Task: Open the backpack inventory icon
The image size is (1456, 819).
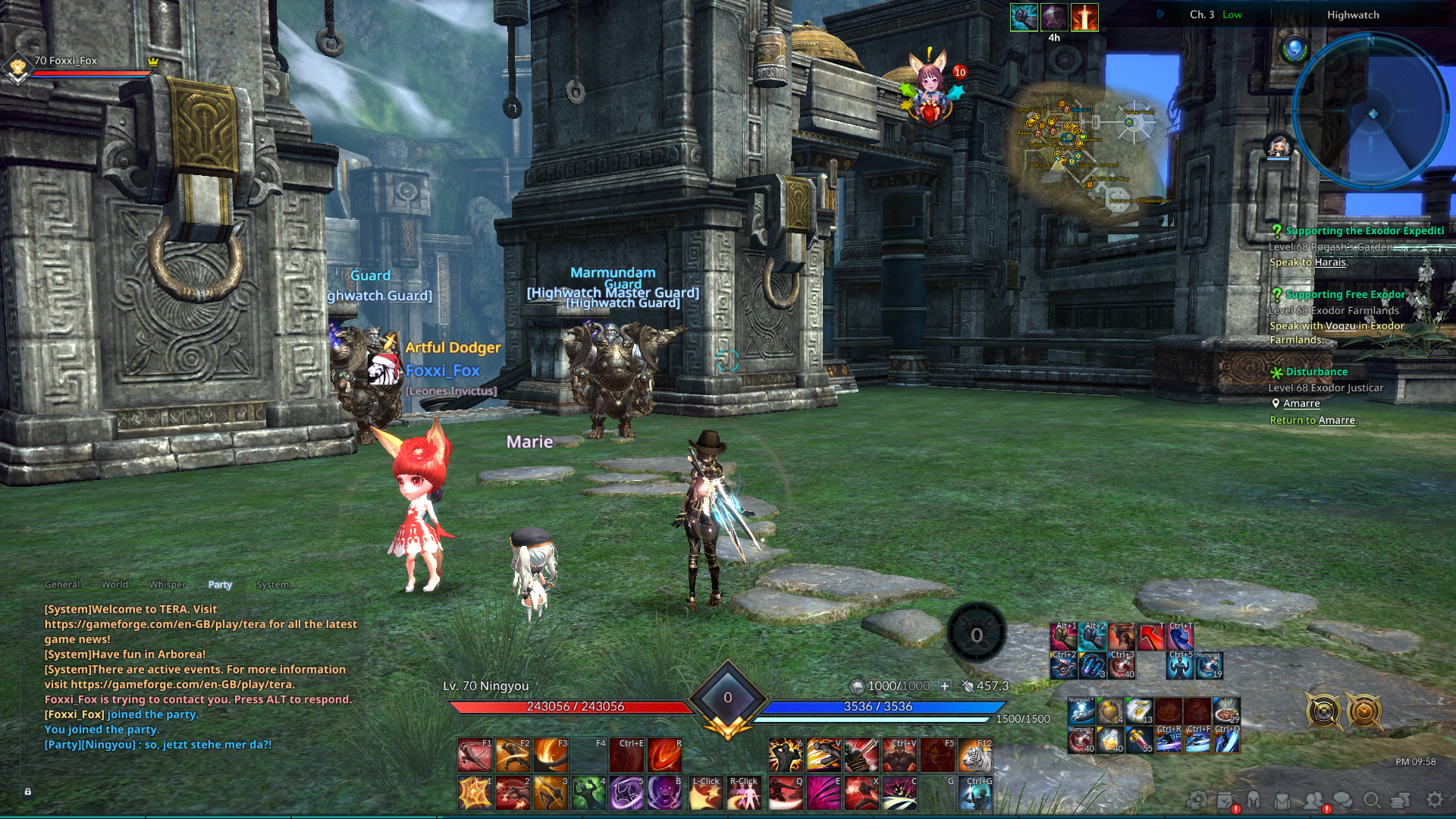Action: click(x=1282, y=799)
